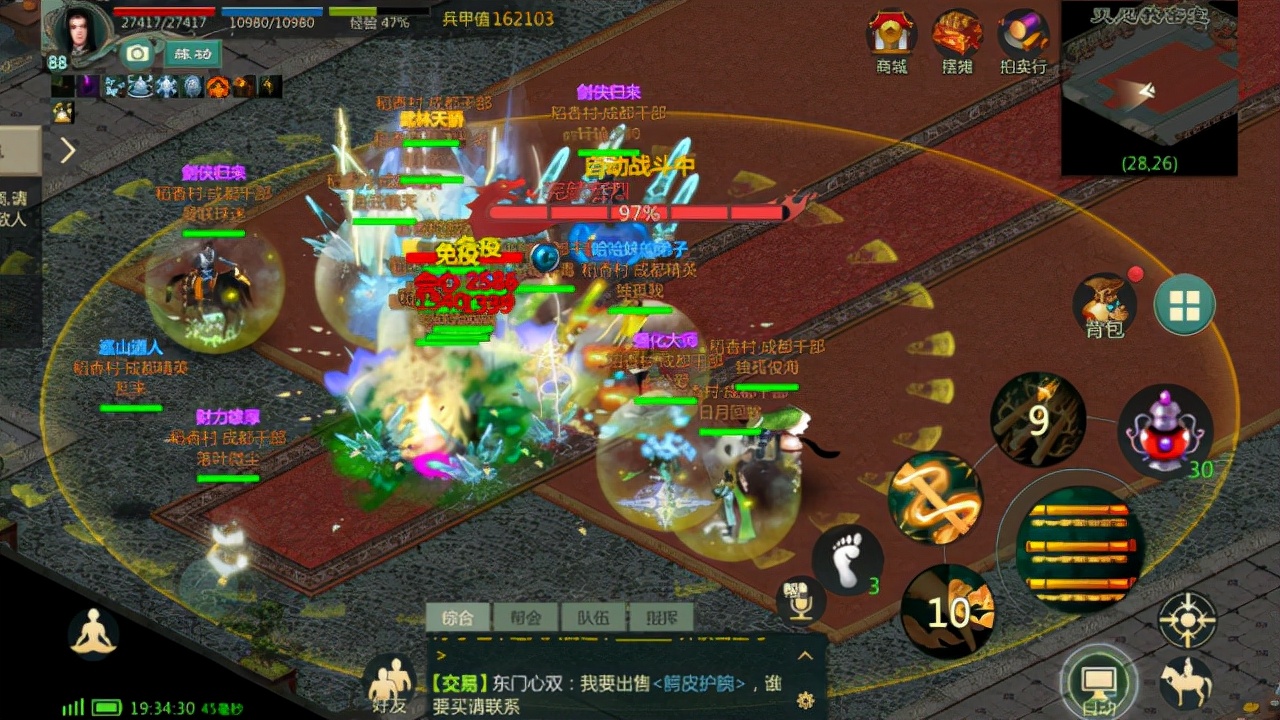This screenshot has height=720, width=1280.
Task: Toggle meditation with the lotus icon
Action: click(93, 633)
